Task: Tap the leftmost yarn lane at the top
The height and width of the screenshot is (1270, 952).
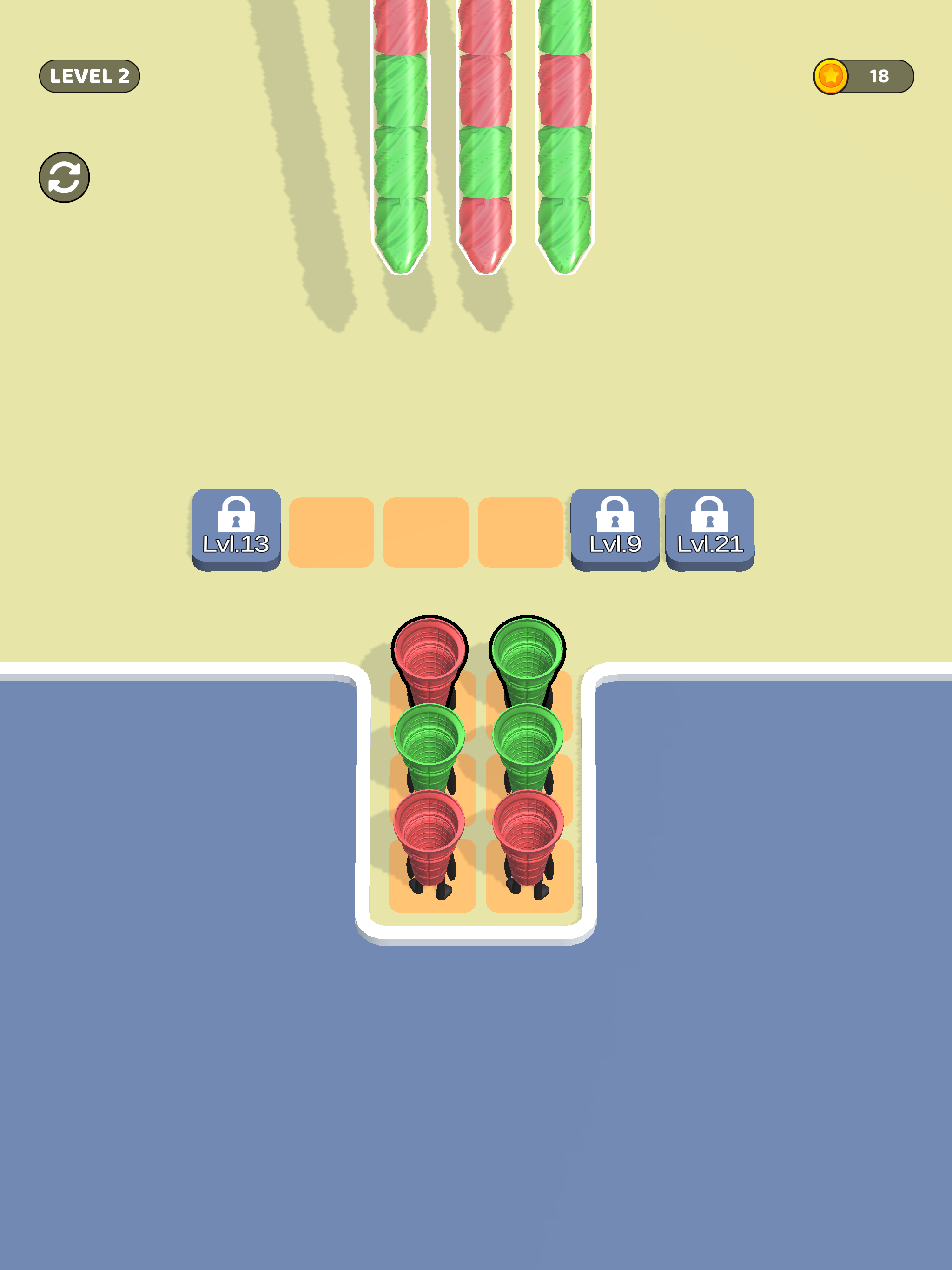Action: click(400, 144)
